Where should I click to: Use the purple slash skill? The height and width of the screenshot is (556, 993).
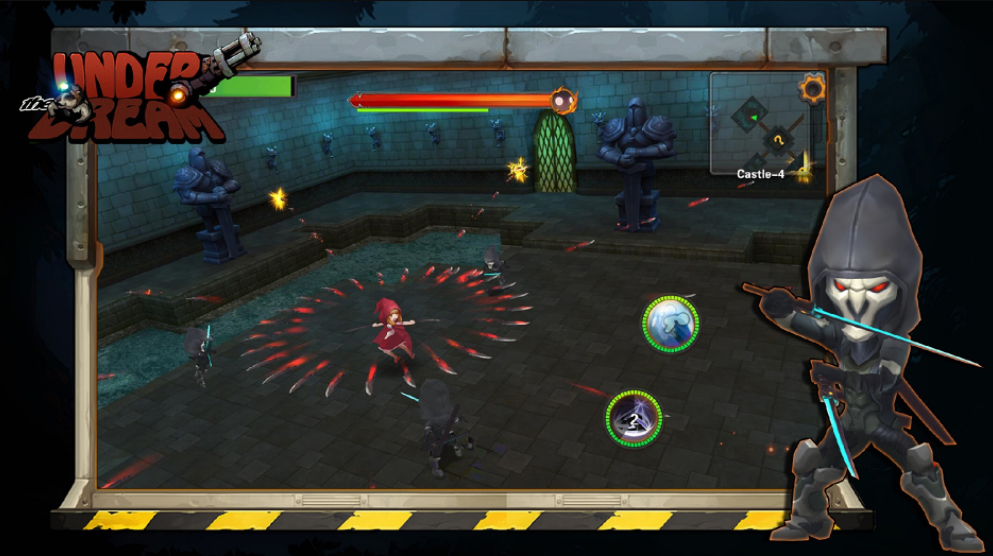[633, 418]
